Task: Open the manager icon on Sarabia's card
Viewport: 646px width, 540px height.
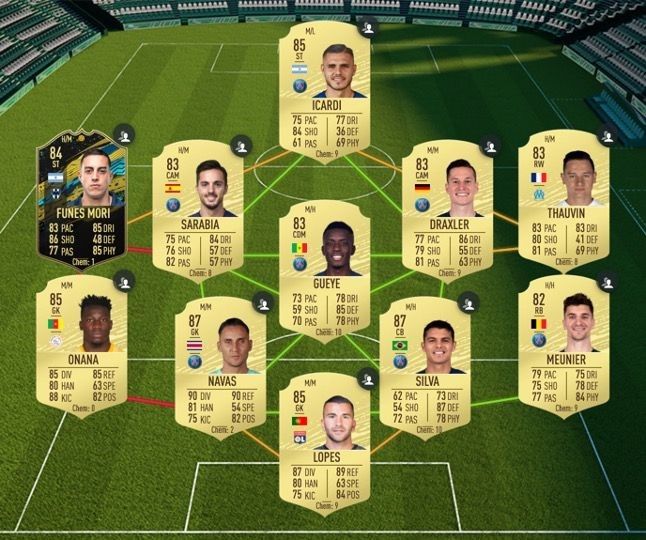Action: [240, 146]
